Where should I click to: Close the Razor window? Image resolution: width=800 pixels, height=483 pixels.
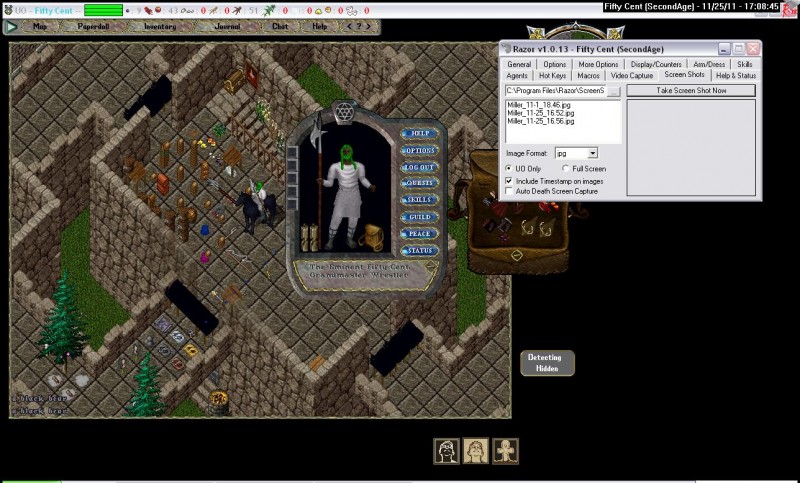[x=753, y=48]
